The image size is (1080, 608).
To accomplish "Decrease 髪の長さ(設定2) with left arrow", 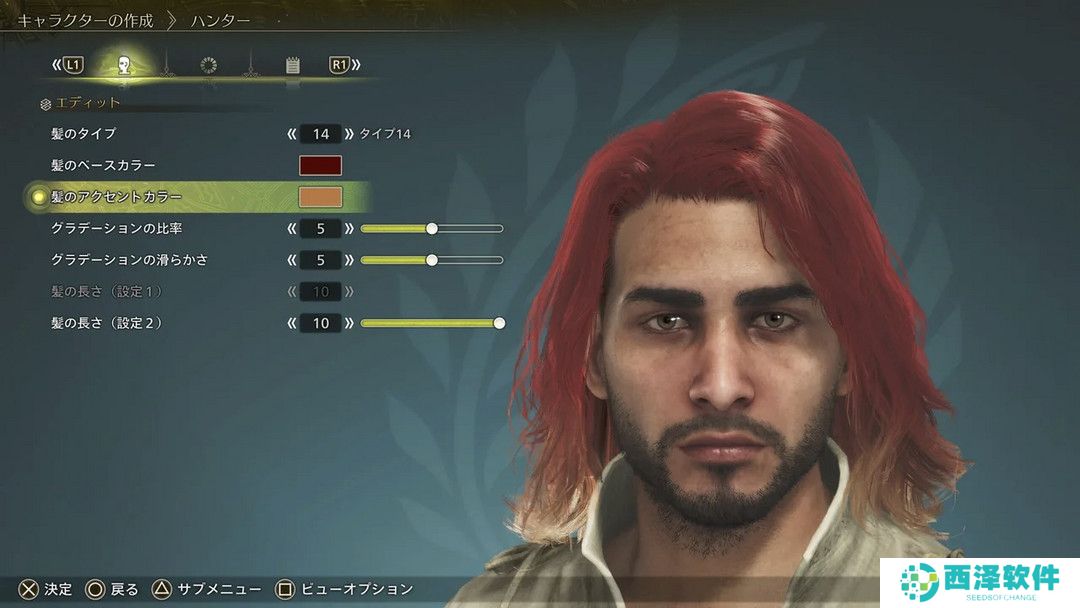I will click(292, 323).
